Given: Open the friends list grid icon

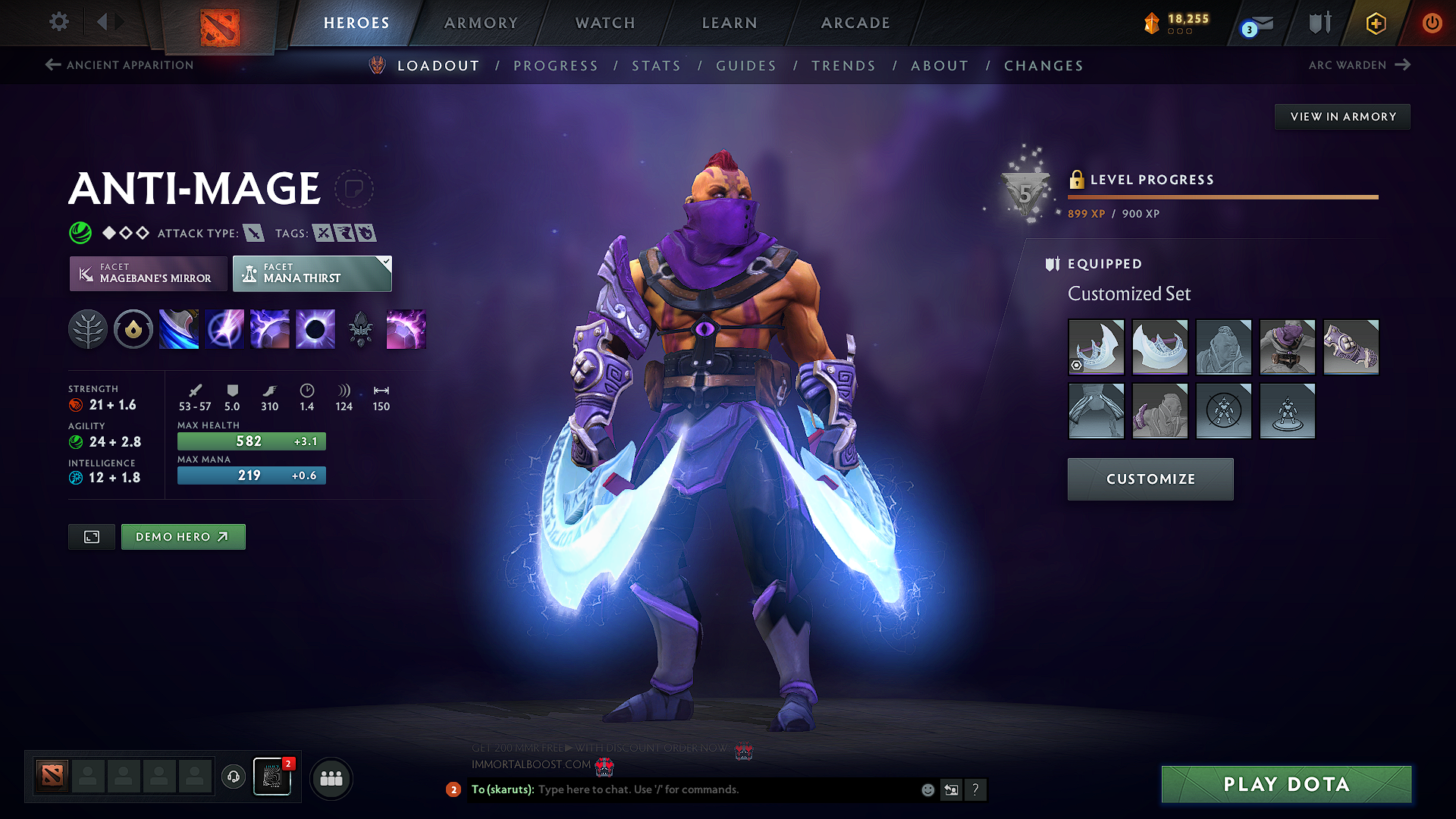Looking at the screenshot, I should 330,777.
